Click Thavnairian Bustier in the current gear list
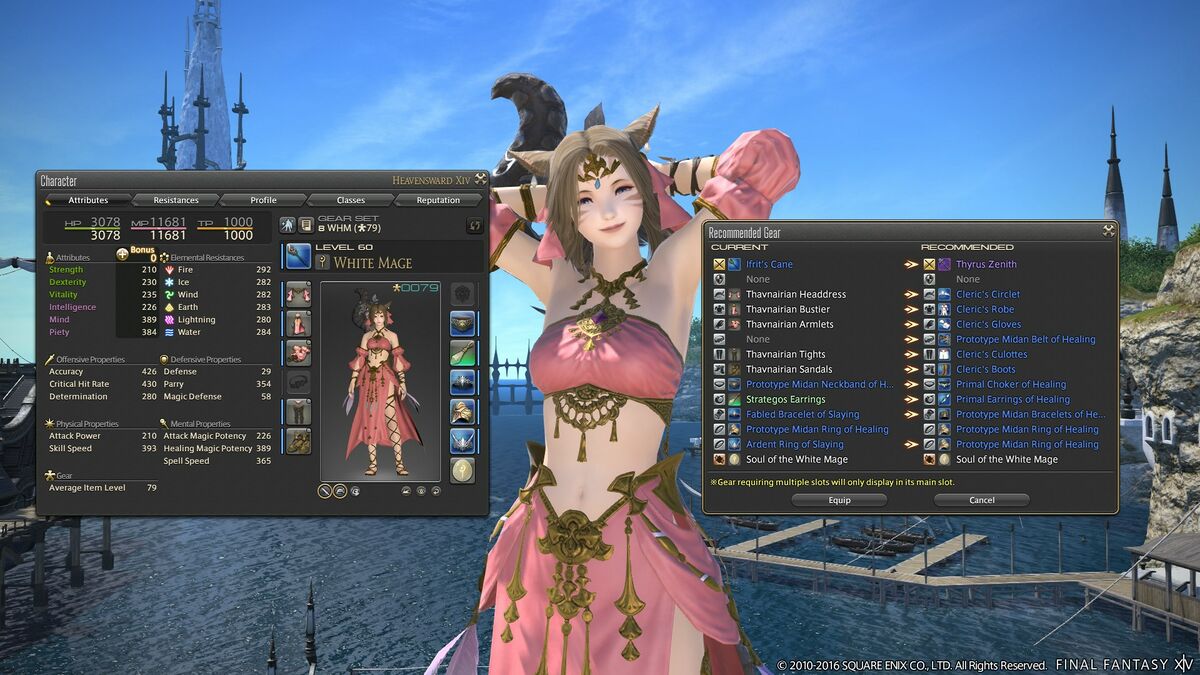This screenshot has height=675, width=1200. pyautogui.click(x=787, y=310)
